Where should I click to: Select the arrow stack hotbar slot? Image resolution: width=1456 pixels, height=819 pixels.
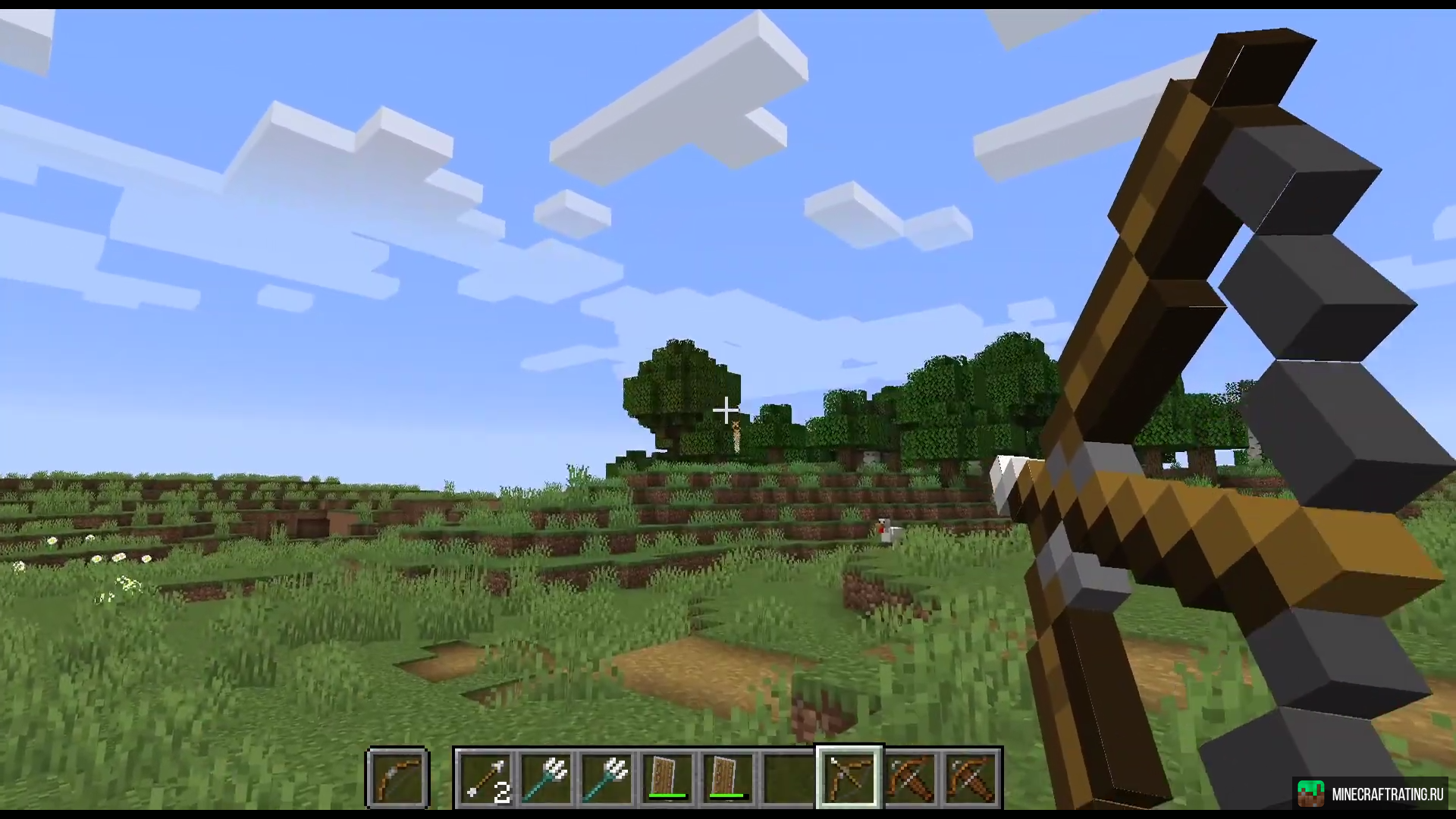485,778
